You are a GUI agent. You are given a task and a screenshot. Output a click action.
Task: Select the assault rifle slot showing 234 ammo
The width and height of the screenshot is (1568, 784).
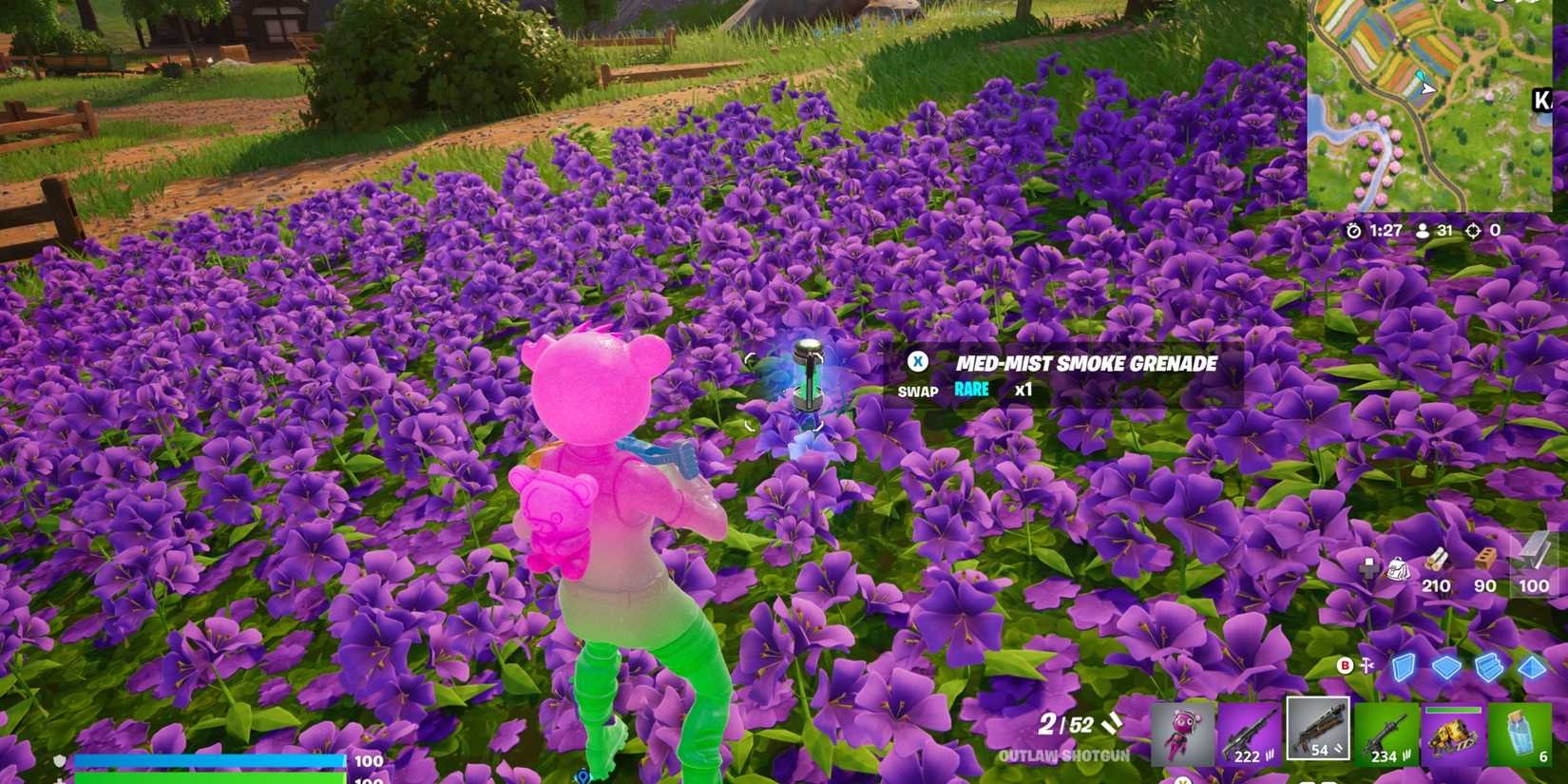point(1385,732)
